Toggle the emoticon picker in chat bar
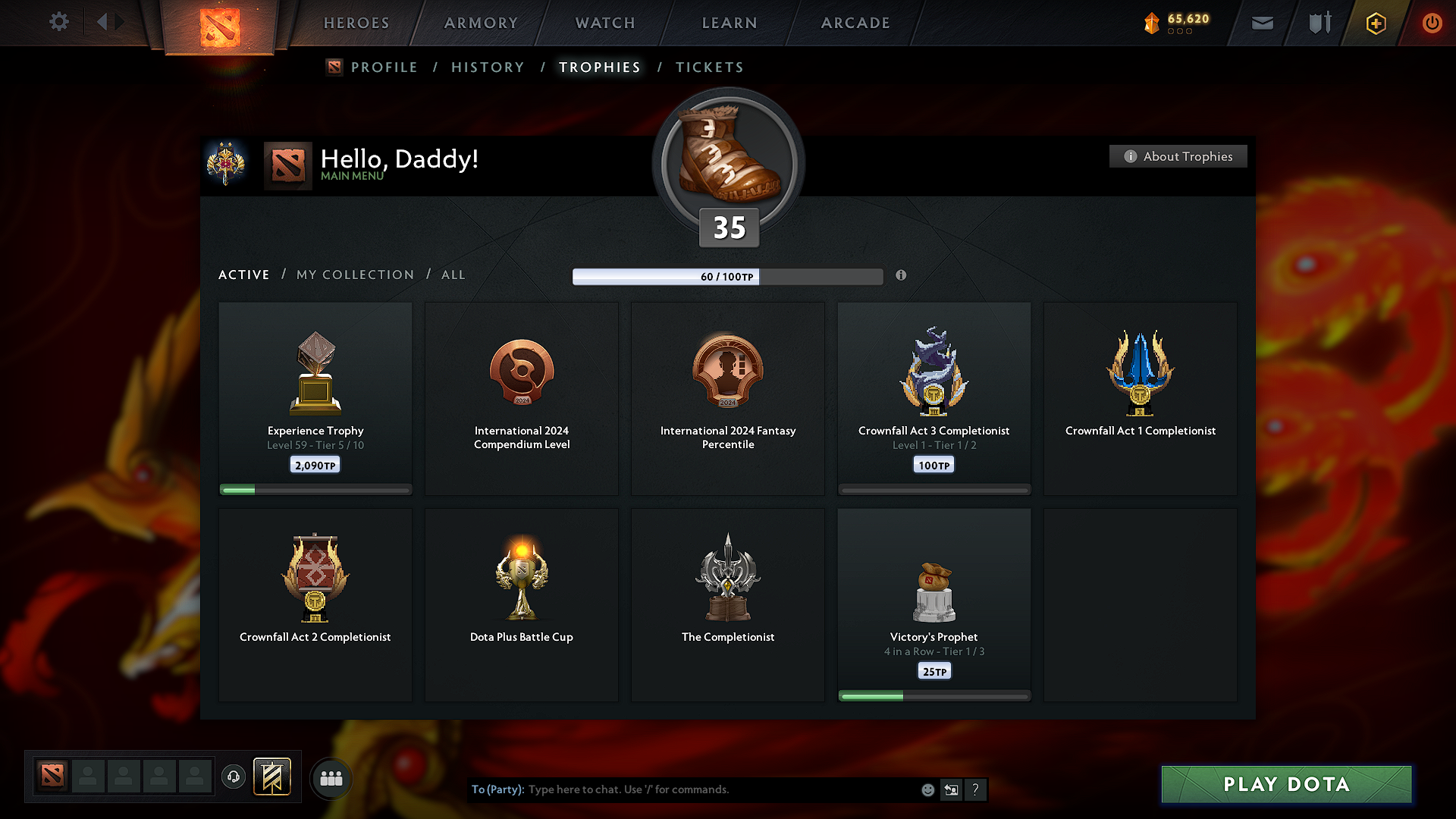 [x=927, y=789]
